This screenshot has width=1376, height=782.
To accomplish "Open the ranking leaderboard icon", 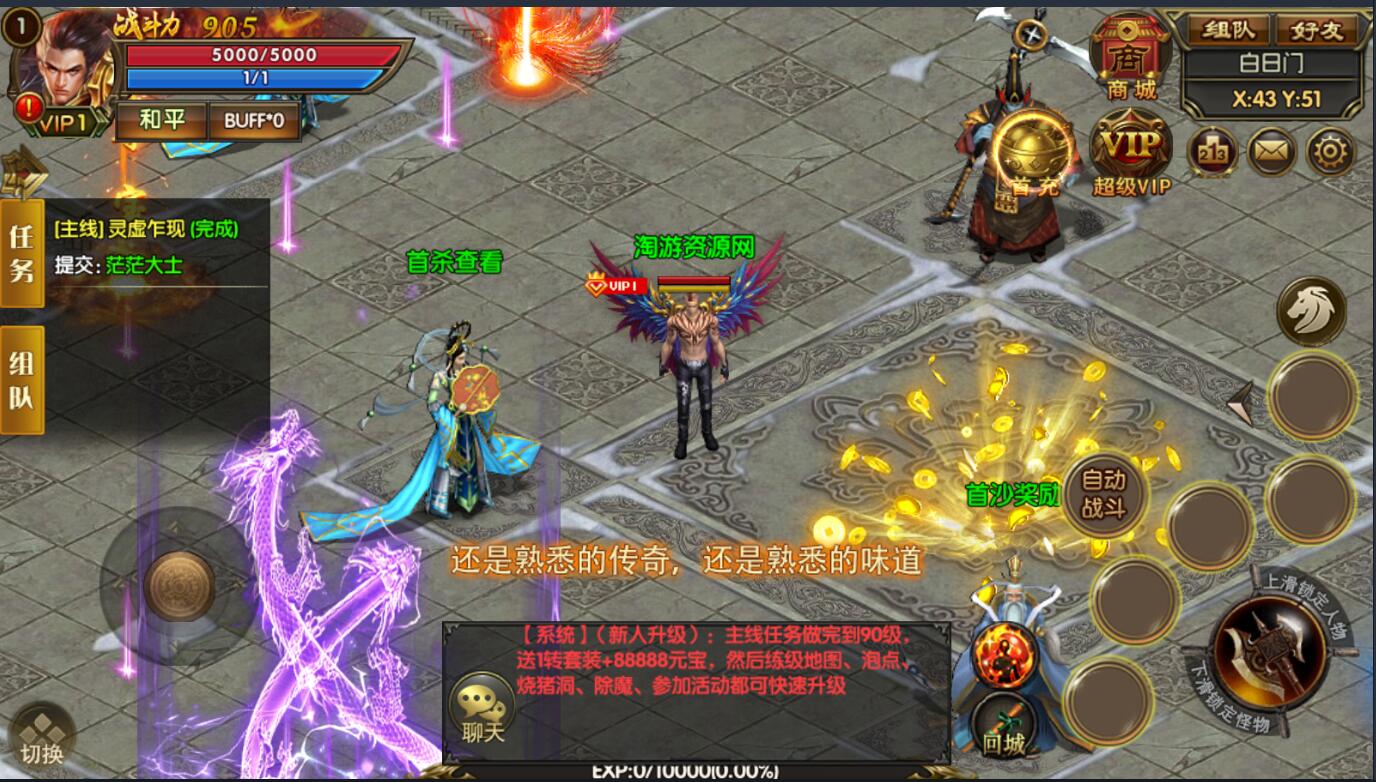I will 1212,153.
